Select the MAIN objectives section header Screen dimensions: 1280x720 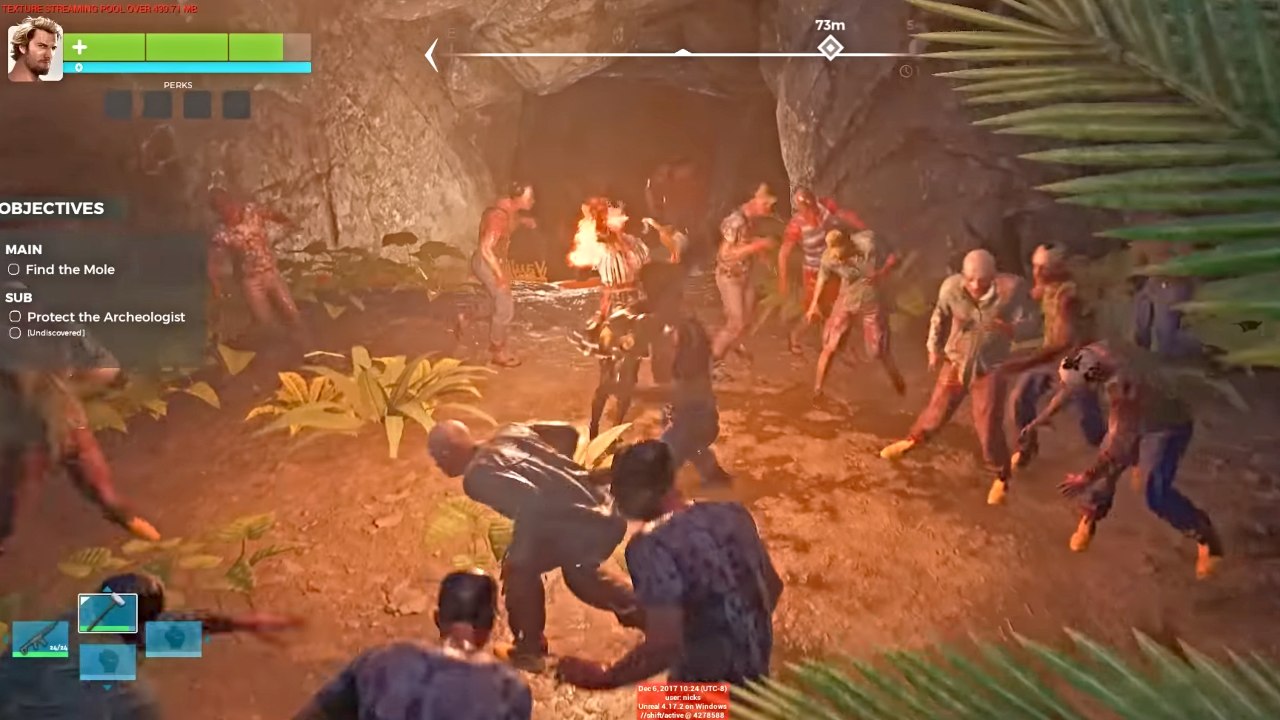[26, 249]
